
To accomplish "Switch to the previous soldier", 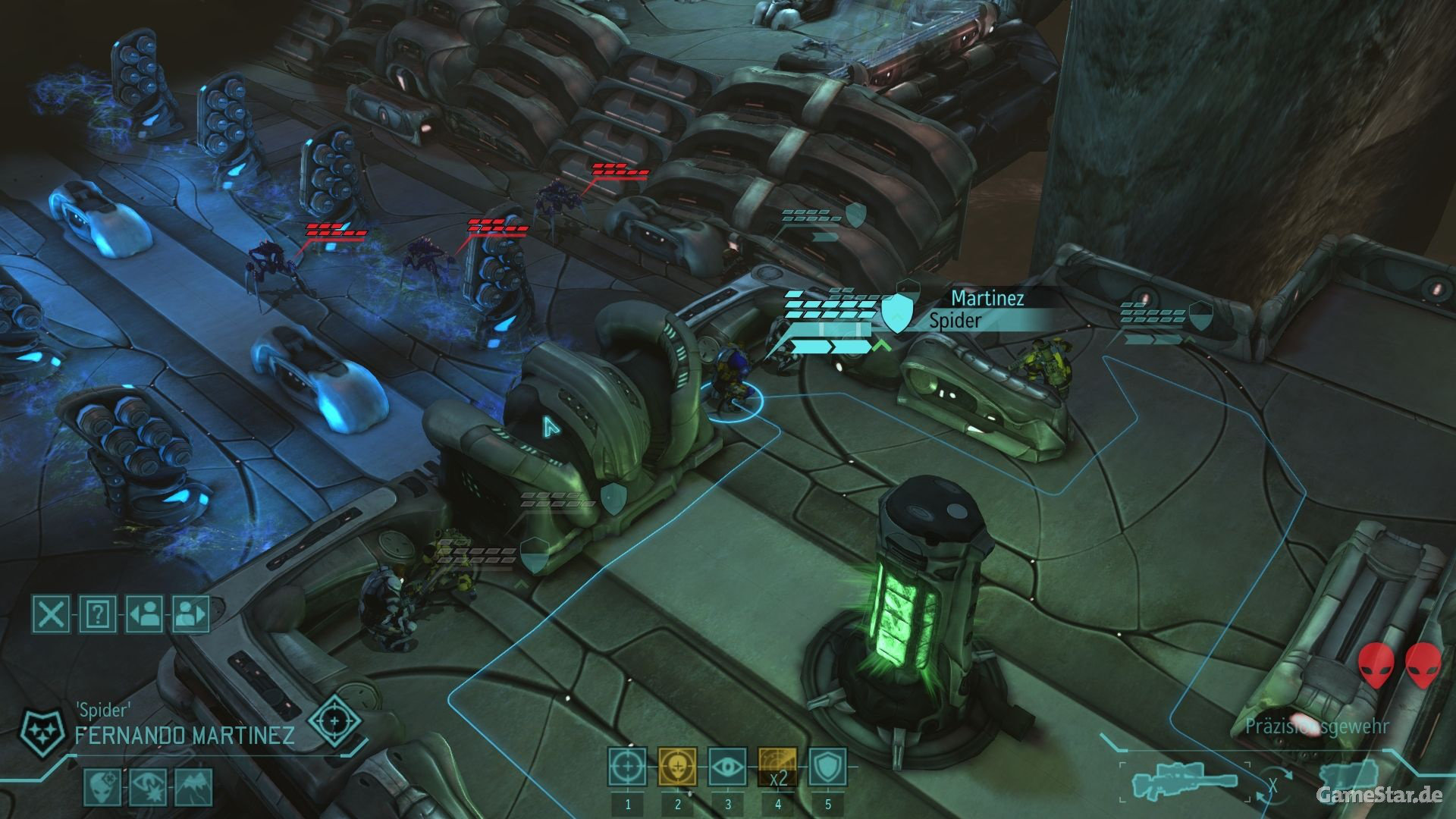I will coord(144,613).
